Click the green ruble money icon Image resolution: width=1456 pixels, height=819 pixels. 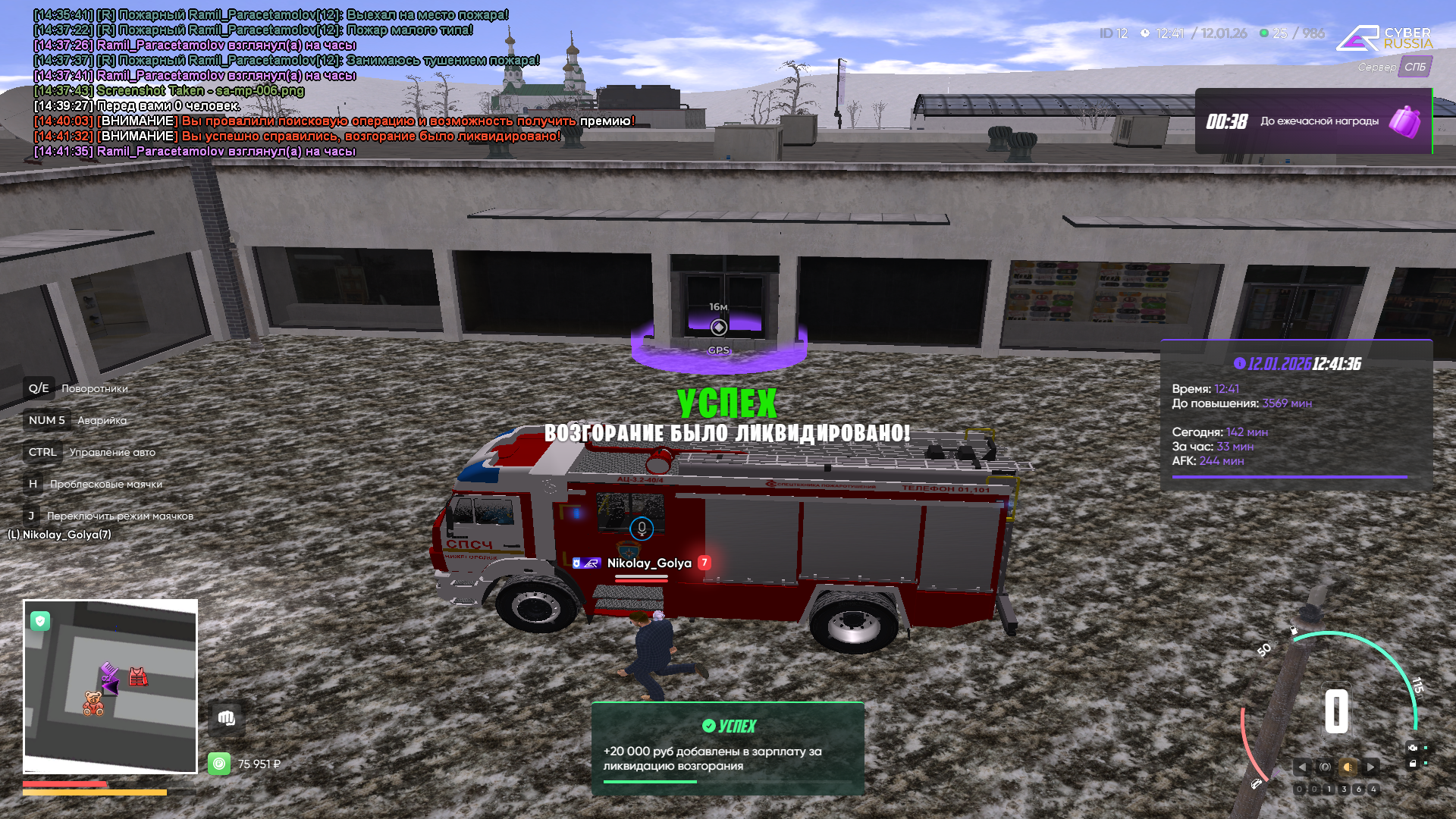point(219,763)
